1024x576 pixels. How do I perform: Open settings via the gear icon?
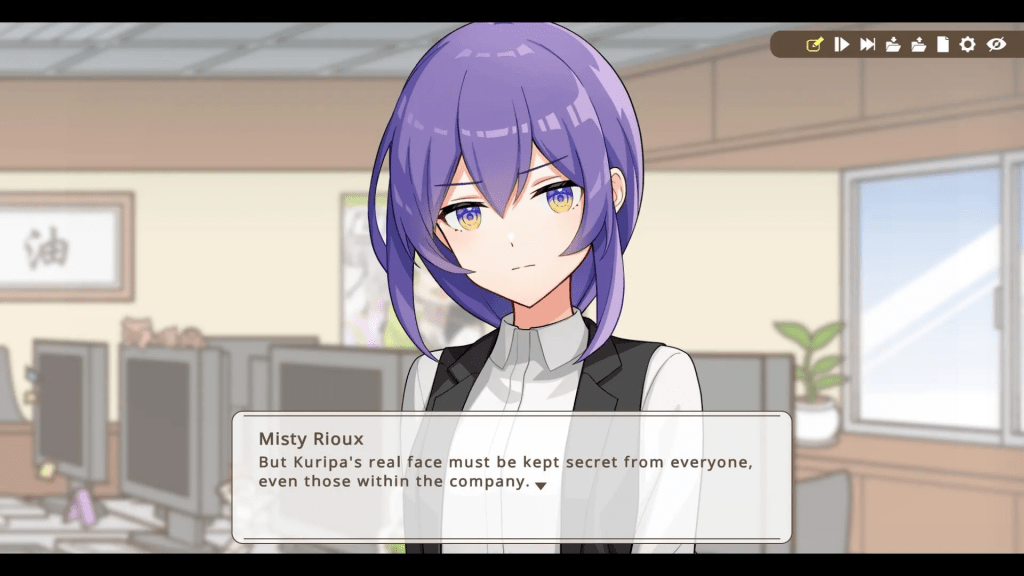(967, 44)
